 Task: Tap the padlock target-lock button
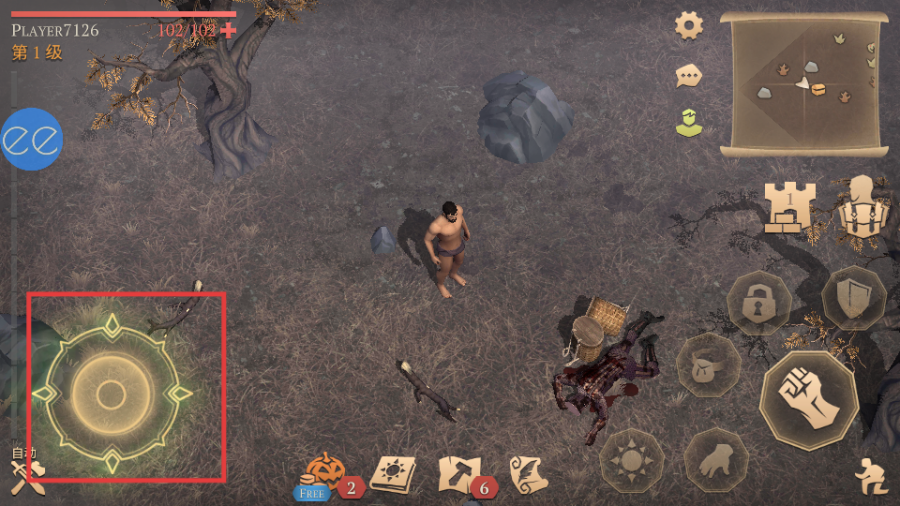click(x=758, y=301)
